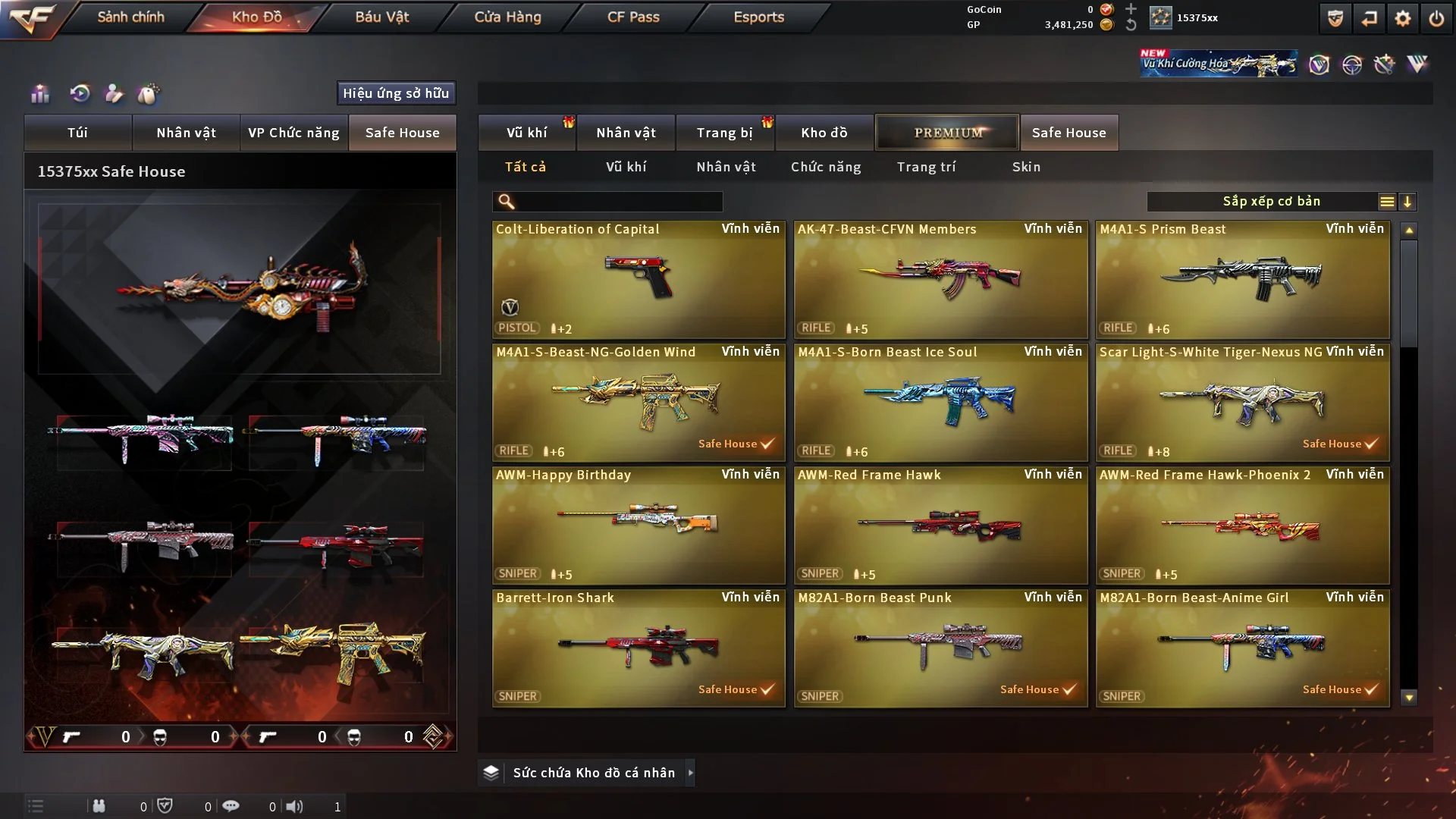Click the Hiệu ứng sở hữu button

pos(396,93)
